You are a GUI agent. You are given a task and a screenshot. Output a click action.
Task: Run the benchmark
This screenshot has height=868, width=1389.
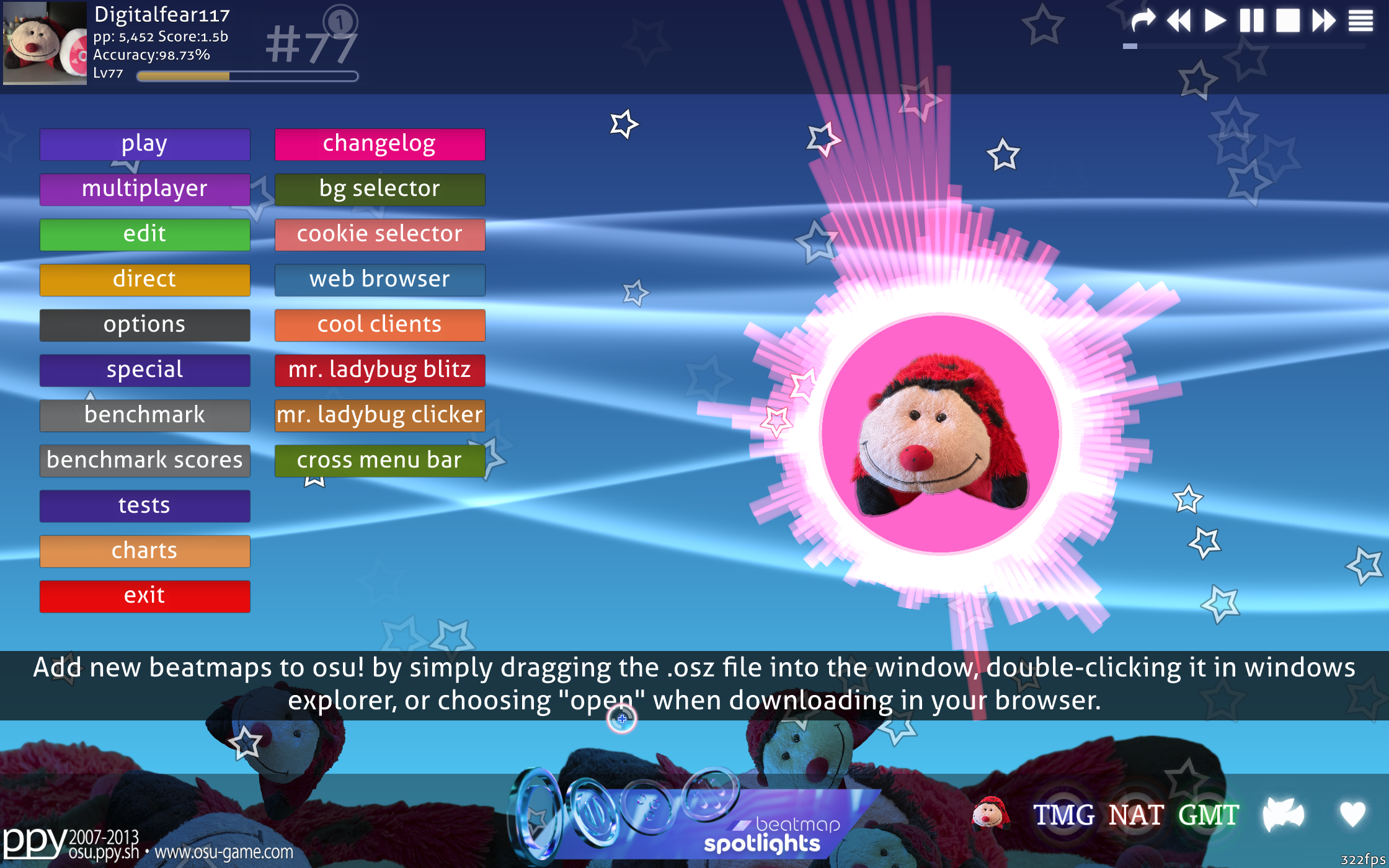coord(144,415)
